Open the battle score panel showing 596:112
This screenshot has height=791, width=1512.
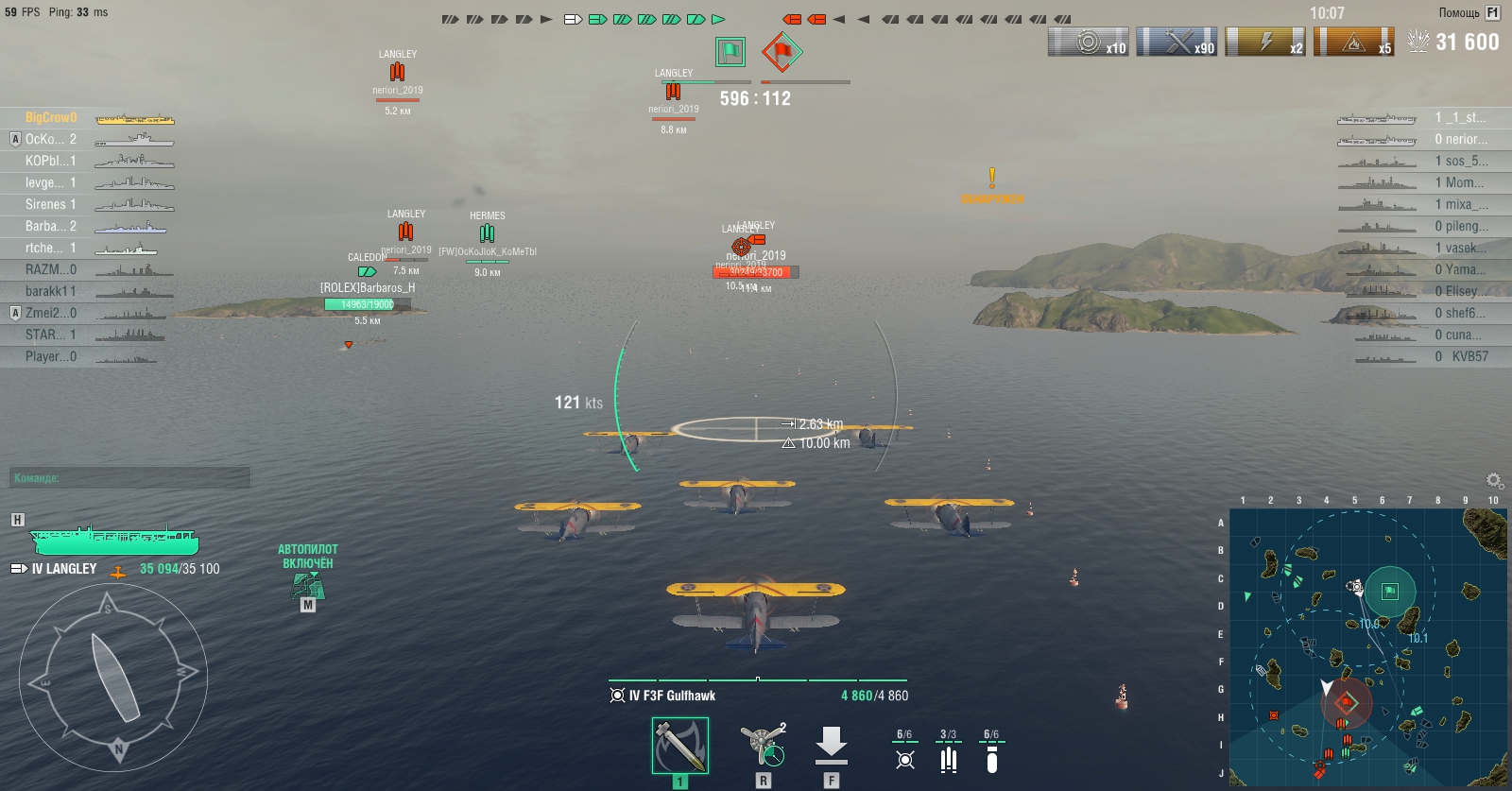tap(756, 97)
